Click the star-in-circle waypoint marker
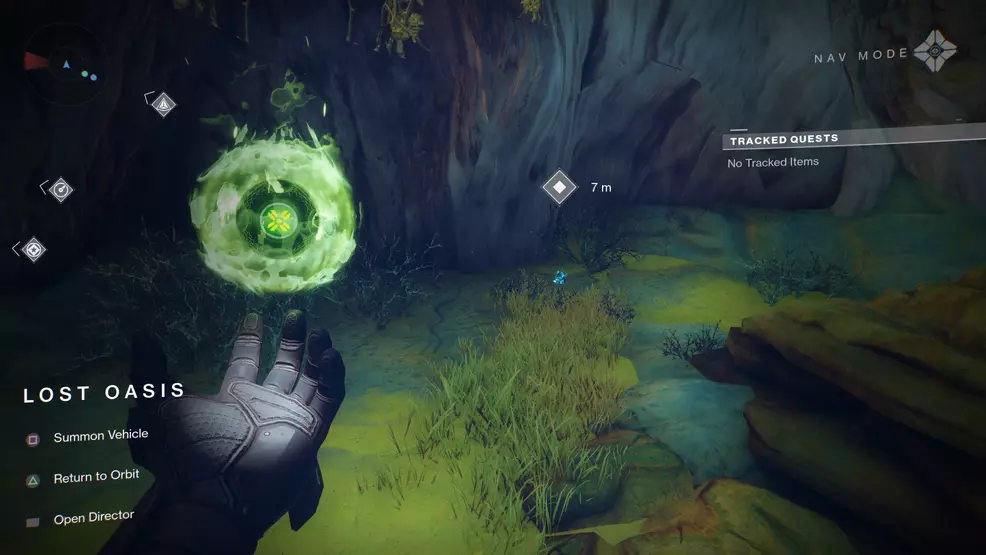This screenshot has width=986, height=555. pos(34,249)
